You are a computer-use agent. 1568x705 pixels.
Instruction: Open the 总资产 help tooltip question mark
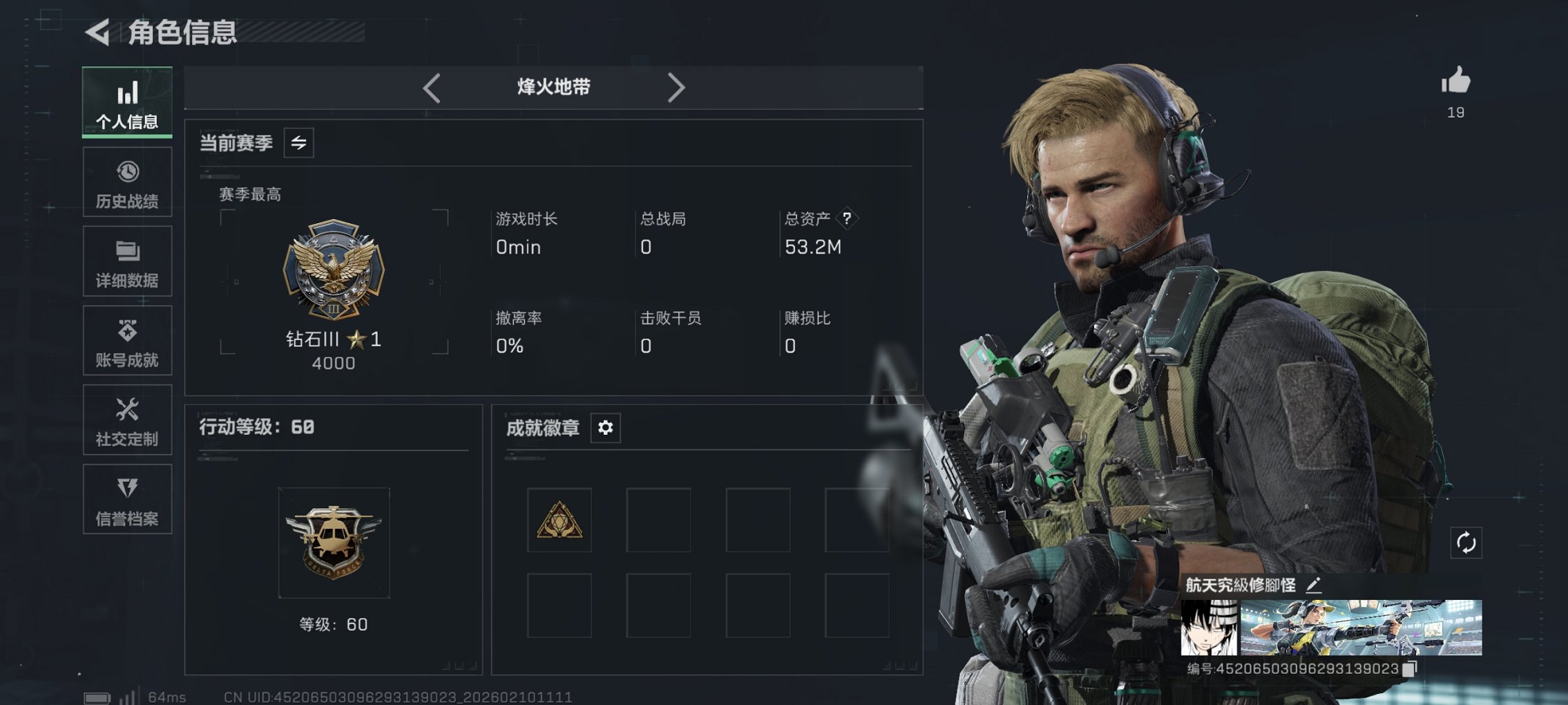[848, 218]
